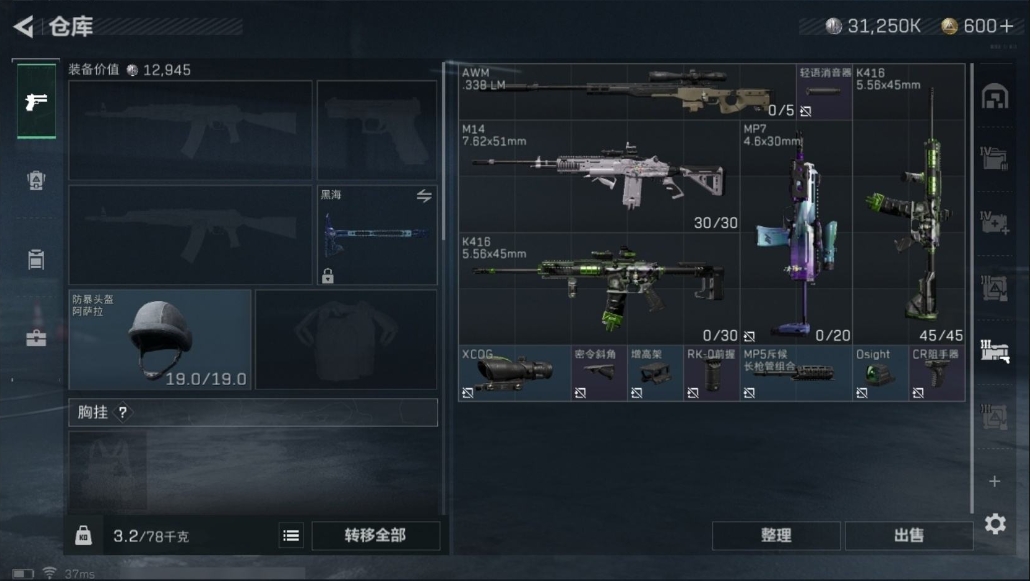Go back using the arrow beside 仓库

(x=23, y=26)
